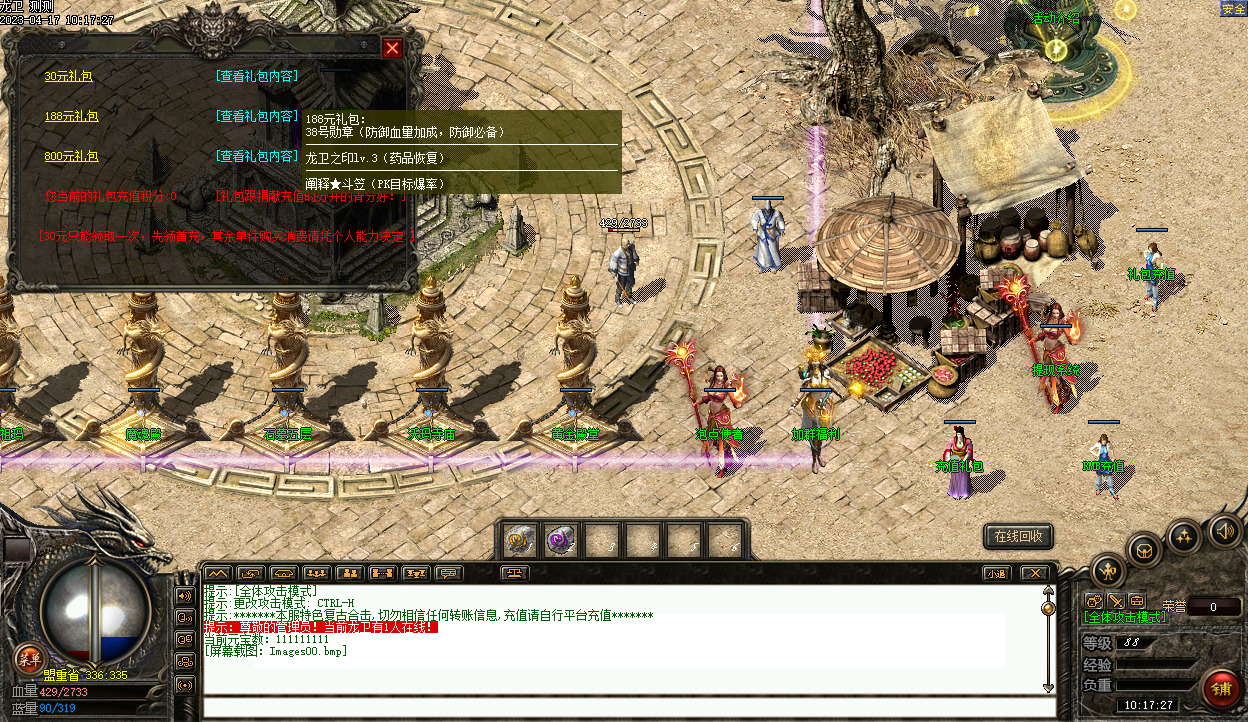Open the bag chest round icon

1144,549
